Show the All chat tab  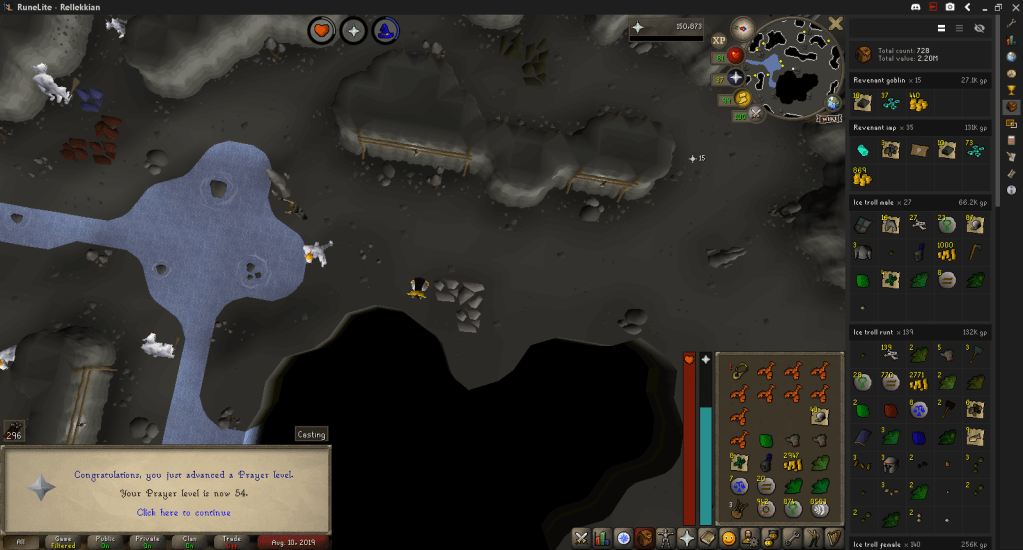[x=20, y=541]
